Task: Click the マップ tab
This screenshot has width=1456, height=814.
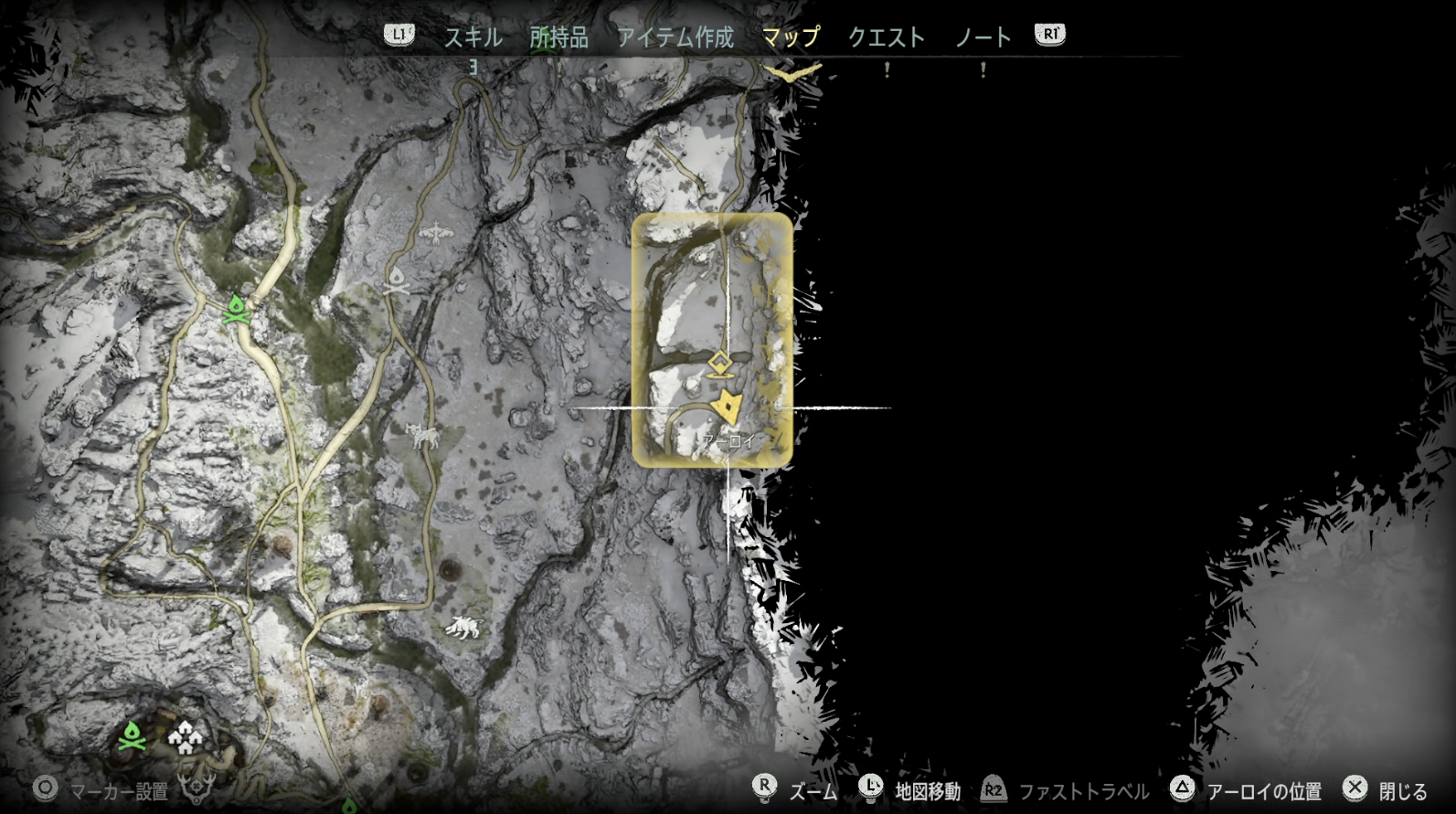Action: coord(791,37)
